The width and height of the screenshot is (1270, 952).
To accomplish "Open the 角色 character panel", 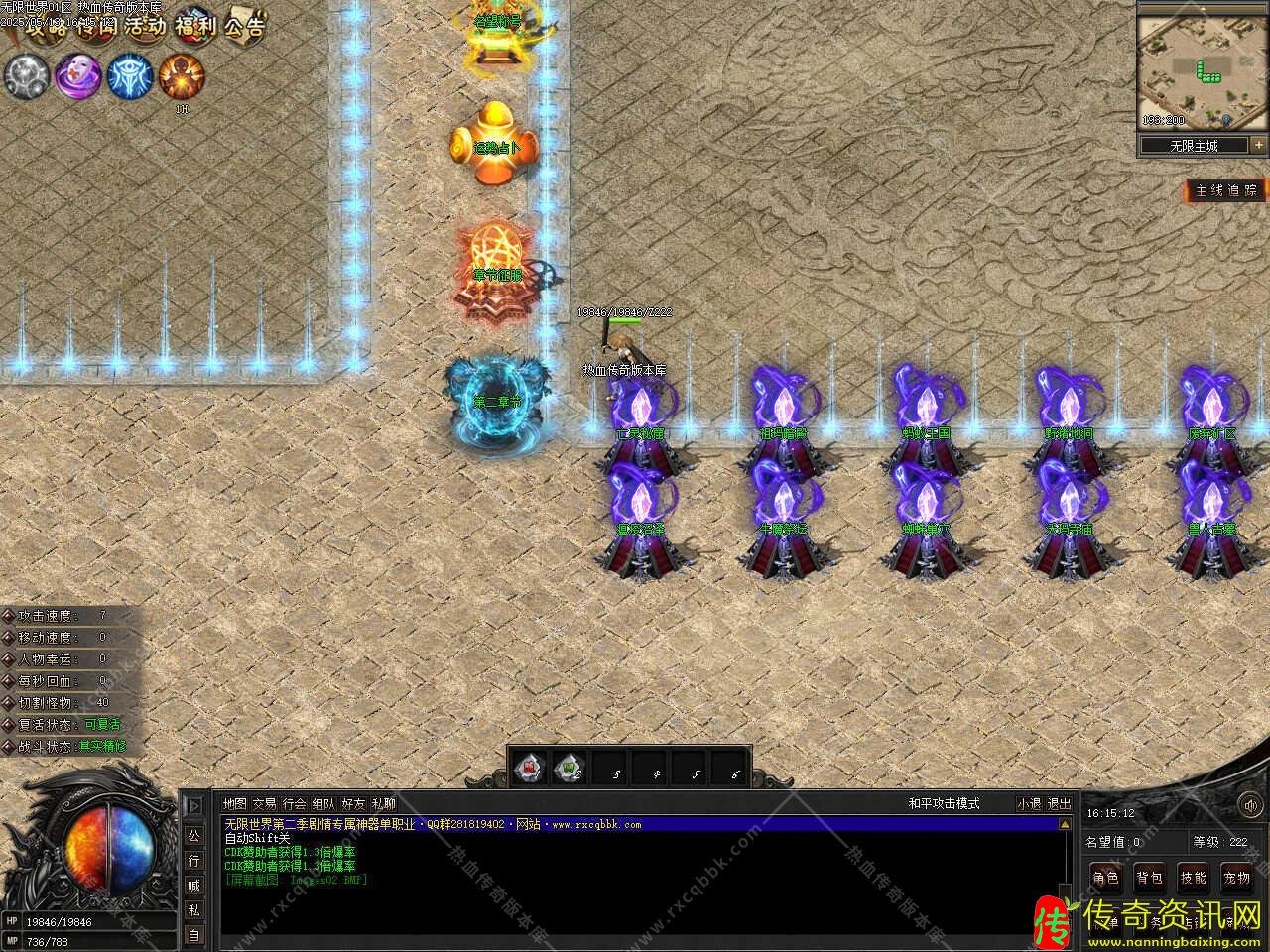I will 1105,878.
